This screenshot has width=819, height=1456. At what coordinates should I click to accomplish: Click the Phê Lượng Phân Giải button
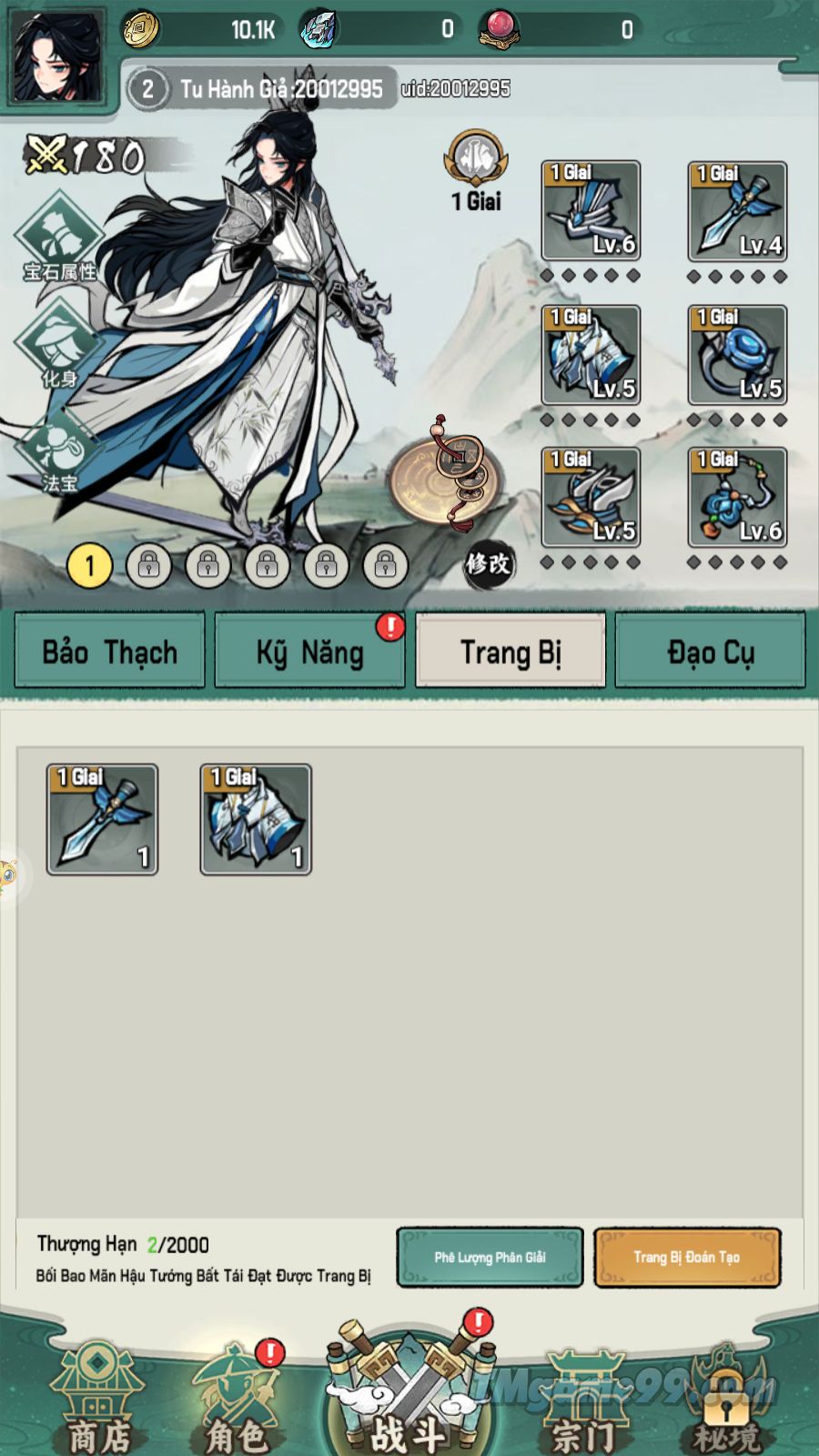[x=490, y=1258]
